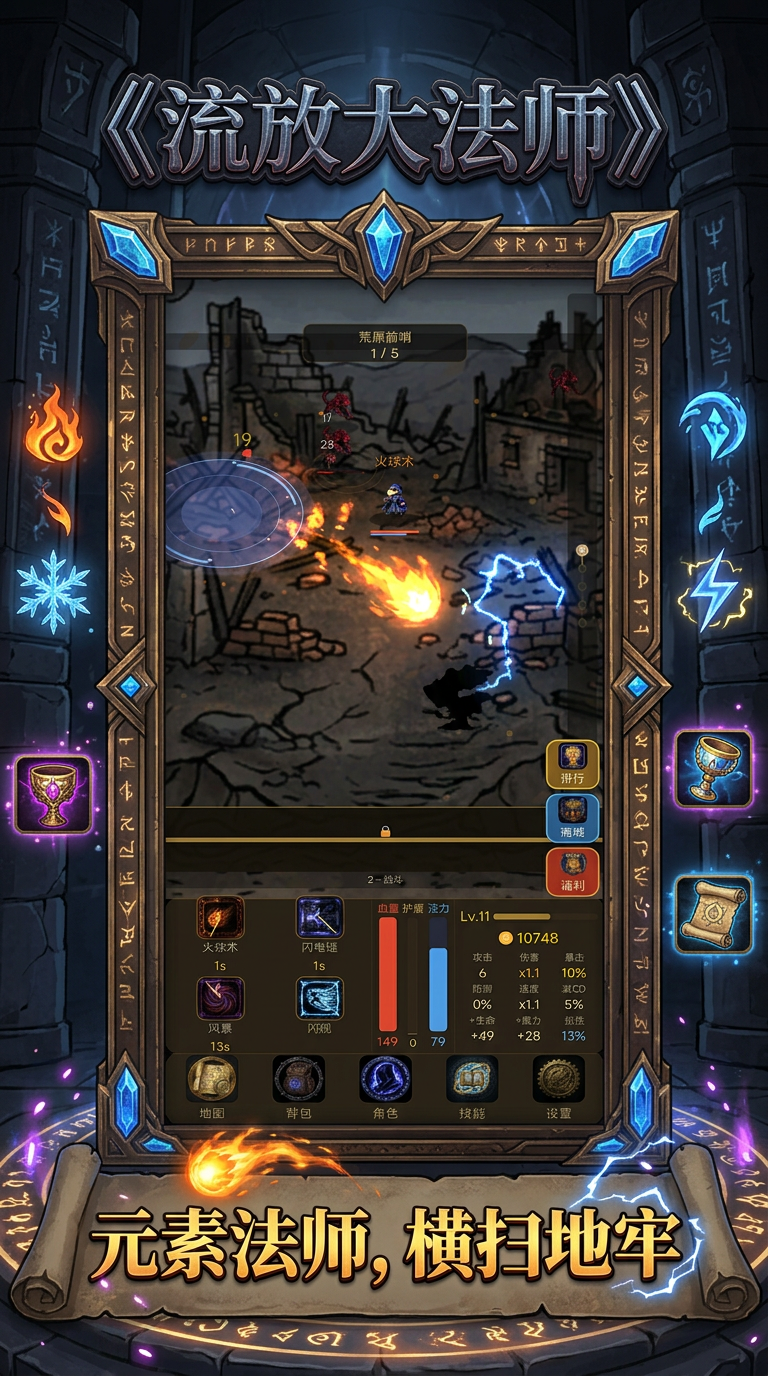This screenshot has height=1376, width=768.
Task: Use the Blink (闪现) skill icon
Action: [319, 999]
